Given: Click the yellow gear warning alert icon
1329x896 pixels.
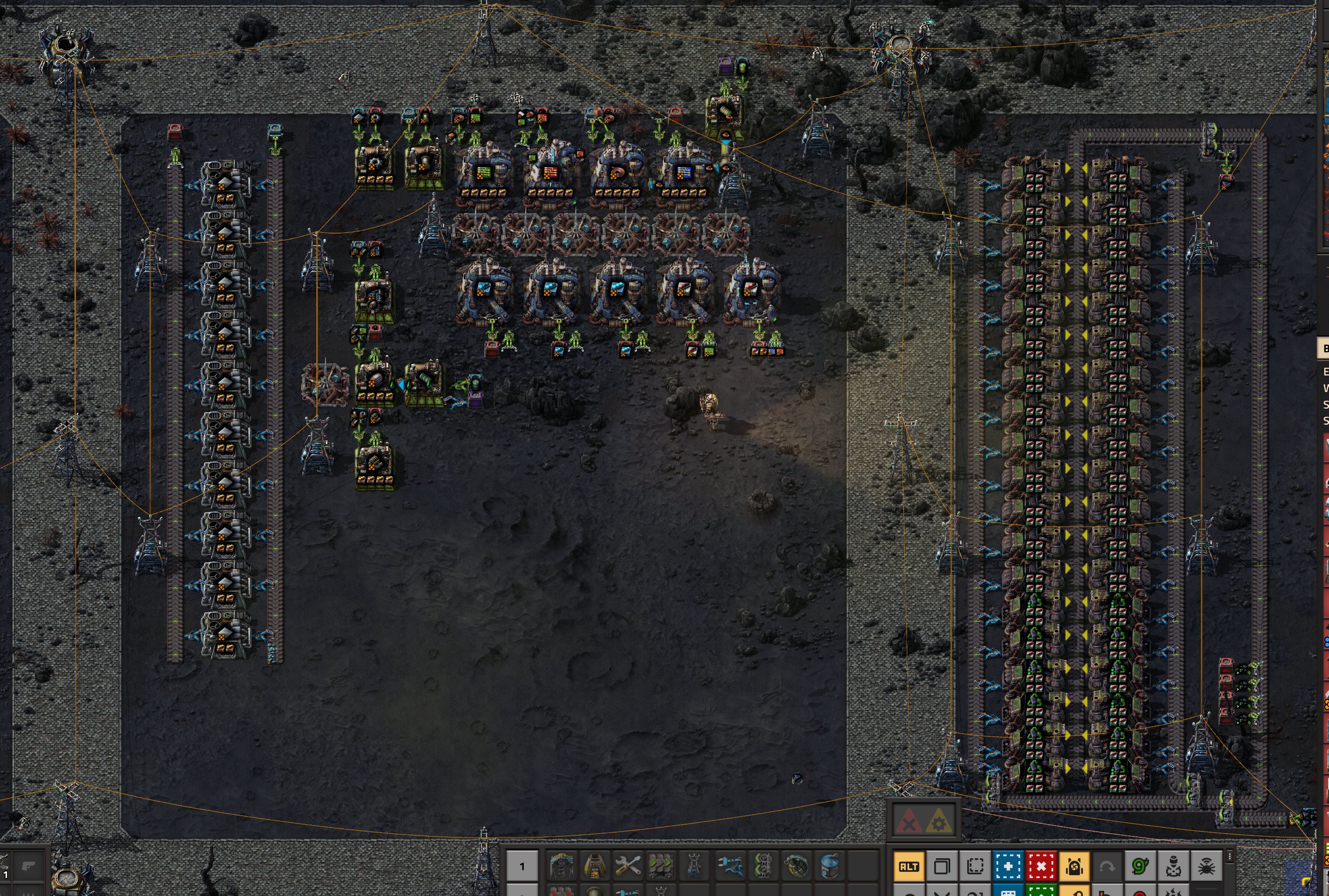Looking at the screenshot, I should (x=938, y=822).
